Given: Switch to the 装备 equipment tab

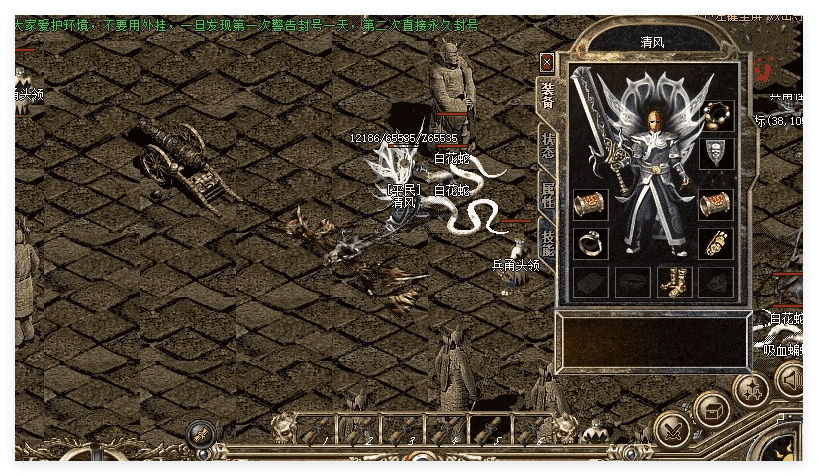Looking at the screenshot, I should [548, 95].
